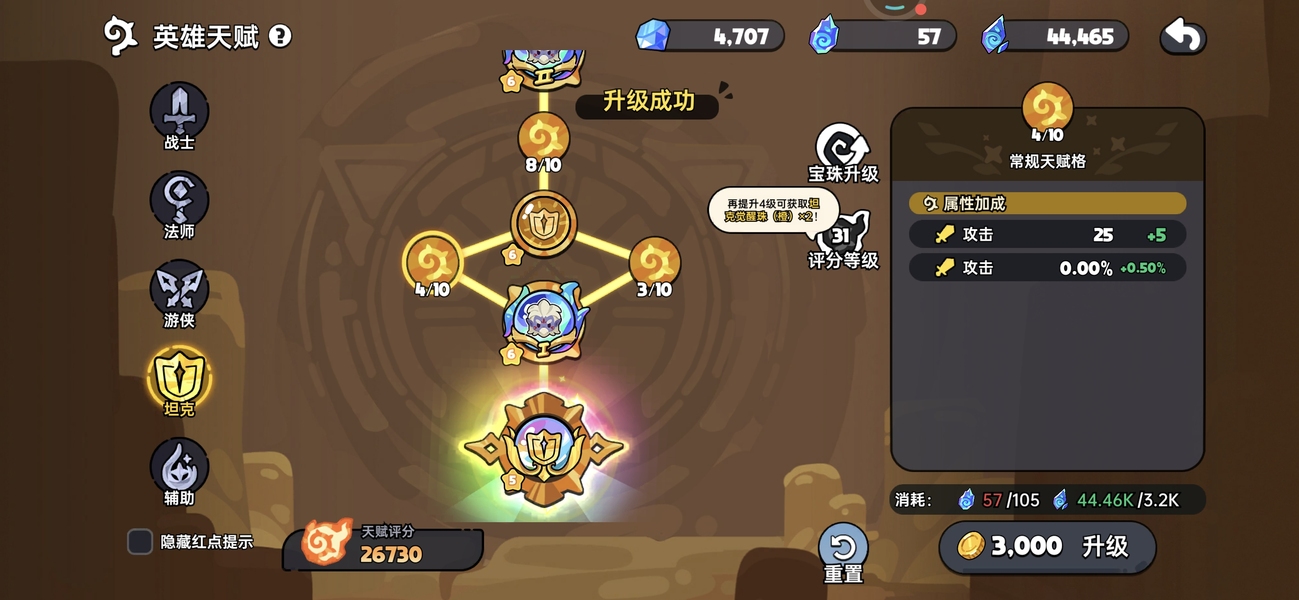1299x600 pixels.
Task: Open 宝珠升级 orb upgrade
Action: (x=843, y=150)
